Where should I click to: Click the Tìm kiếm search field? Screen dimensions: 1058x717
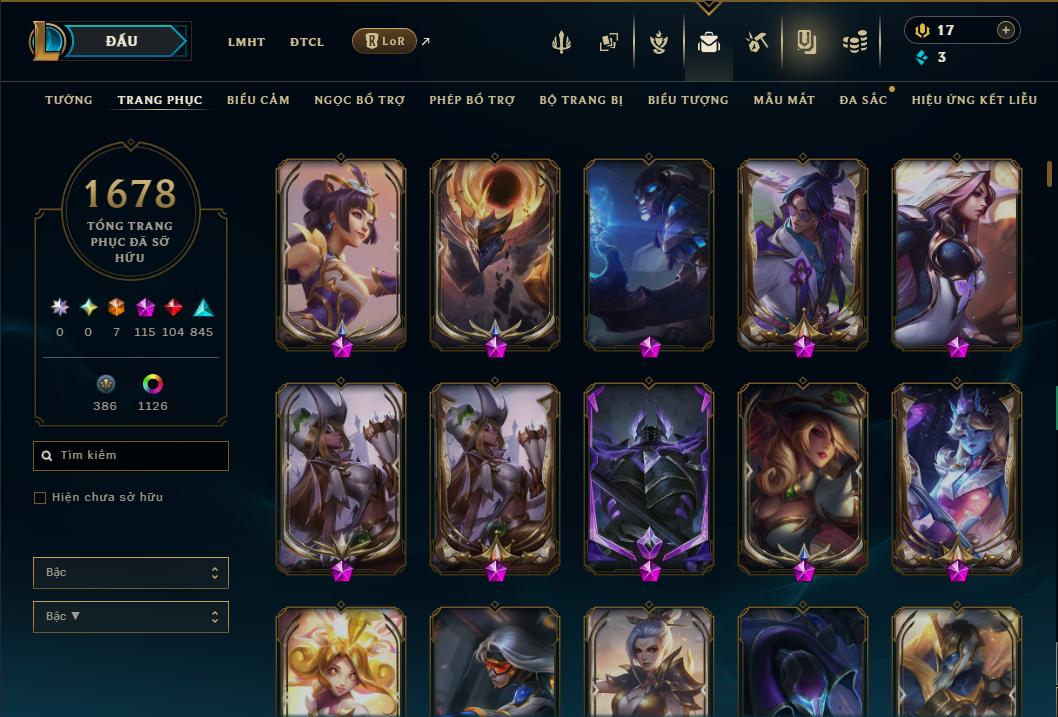coord(131,456)
